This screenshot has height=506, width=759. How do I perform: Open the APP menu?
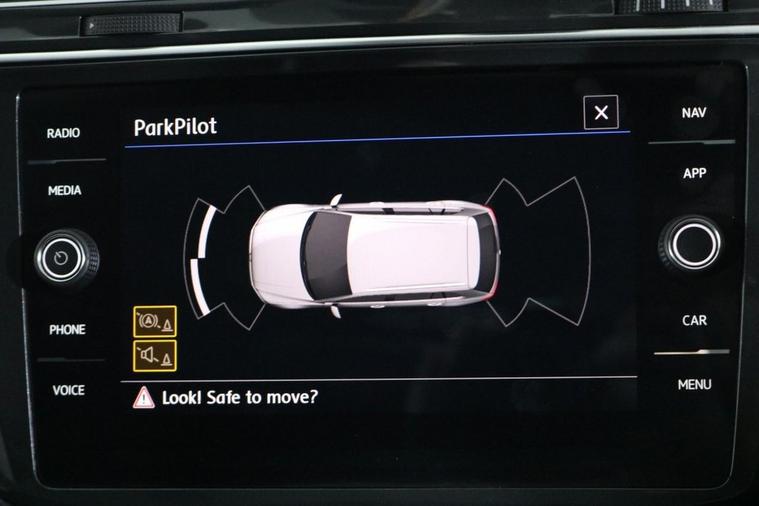pos(694,173)
